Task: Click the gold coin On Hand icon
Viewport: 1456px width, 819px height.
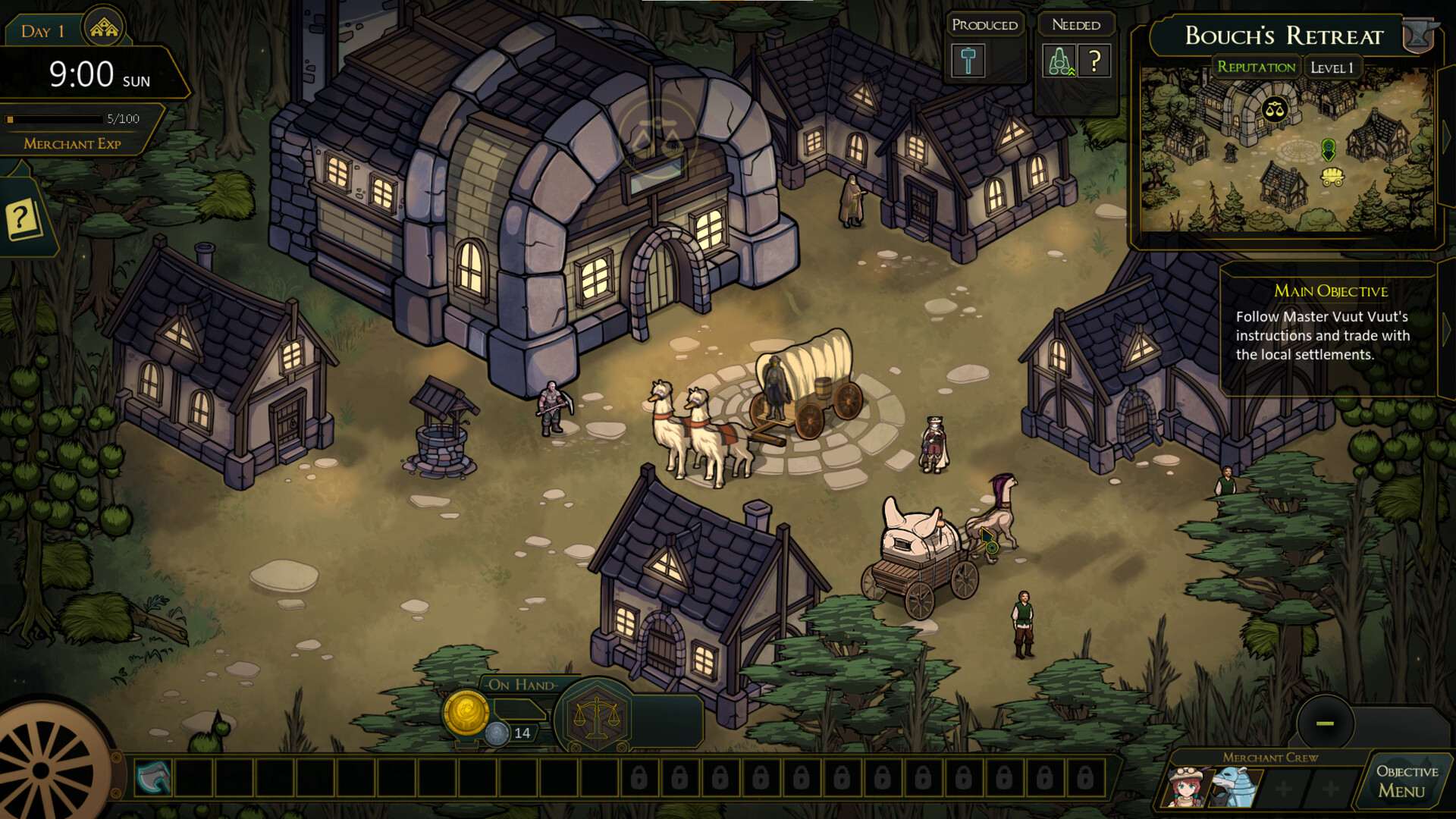Action: coord(466,713)
